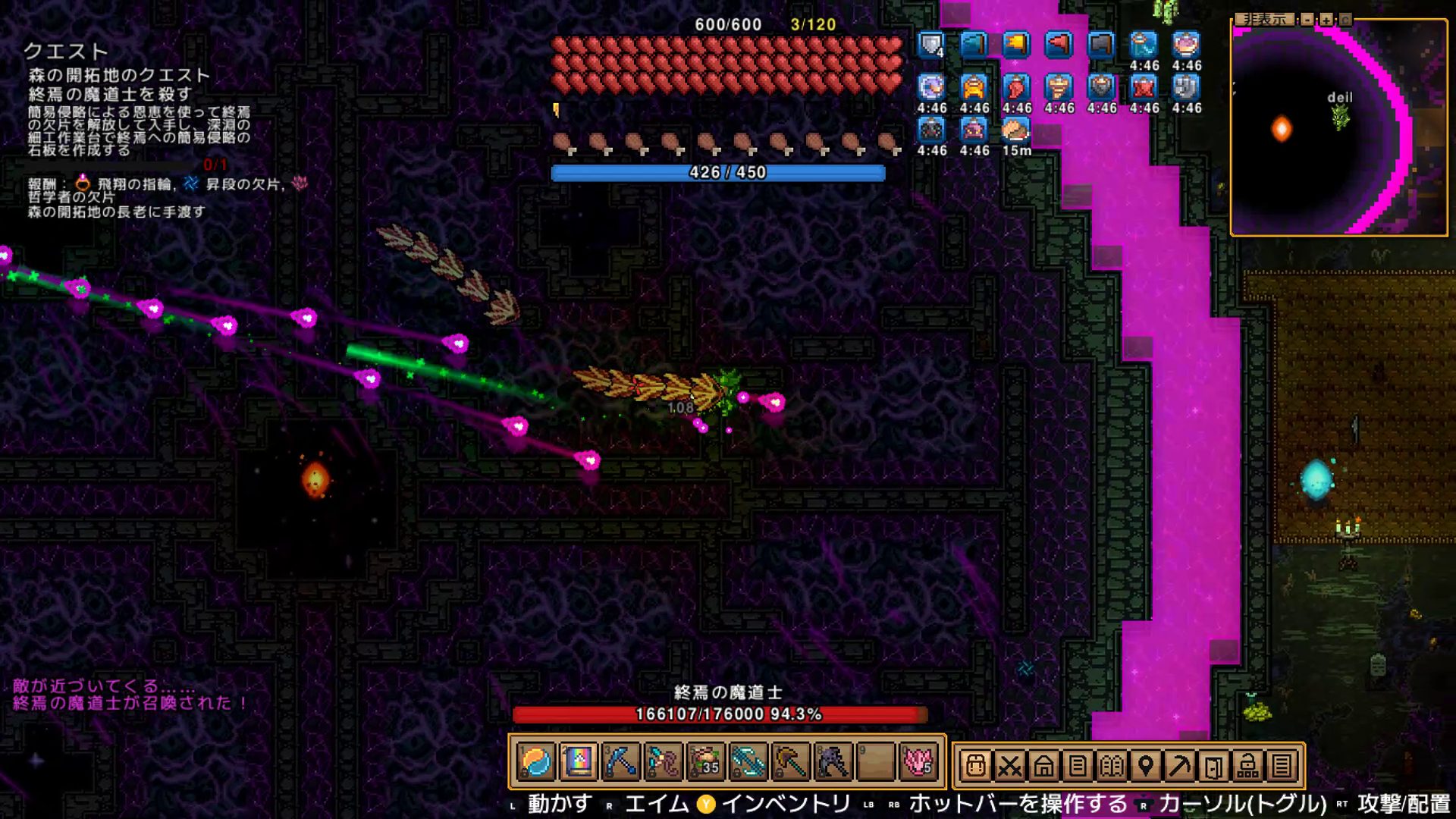Image resolution: width=1456 pixels, height=819 pixels.
Task: Select the rainbow book hotbar slot
Action: click(578, 762)
